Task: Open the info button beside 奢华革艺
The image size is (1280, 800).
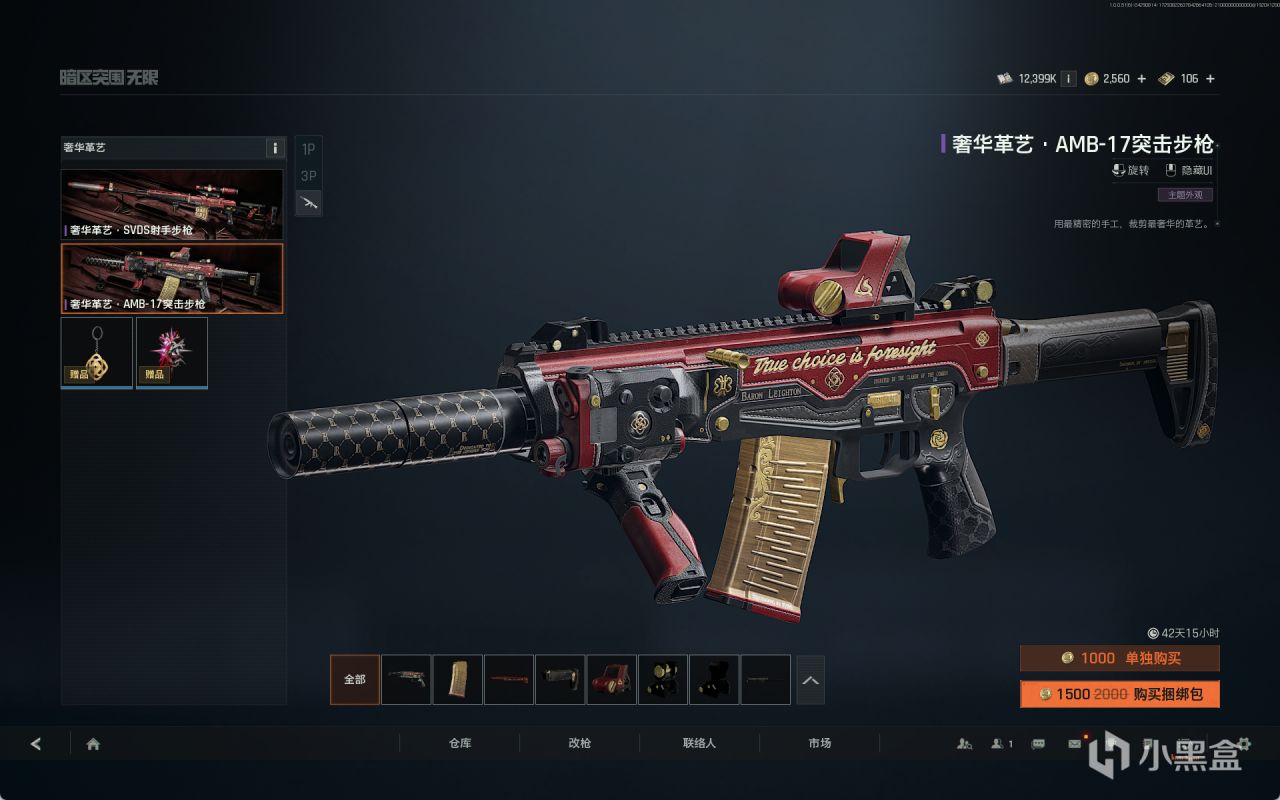Action: coord(275,148)
